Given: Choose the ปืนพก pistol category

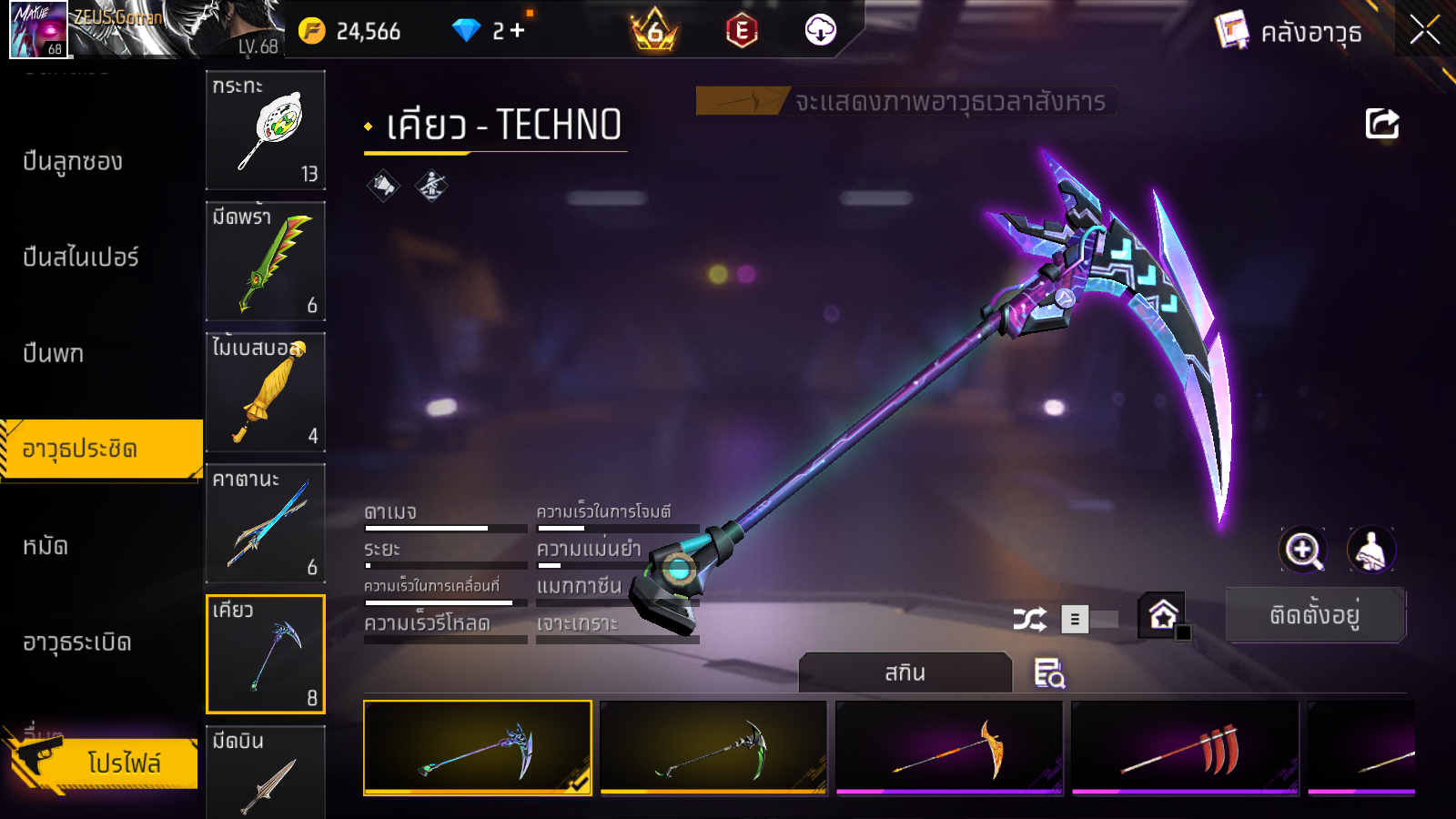Looking at the screenshot, I should [x=54, y=353].
